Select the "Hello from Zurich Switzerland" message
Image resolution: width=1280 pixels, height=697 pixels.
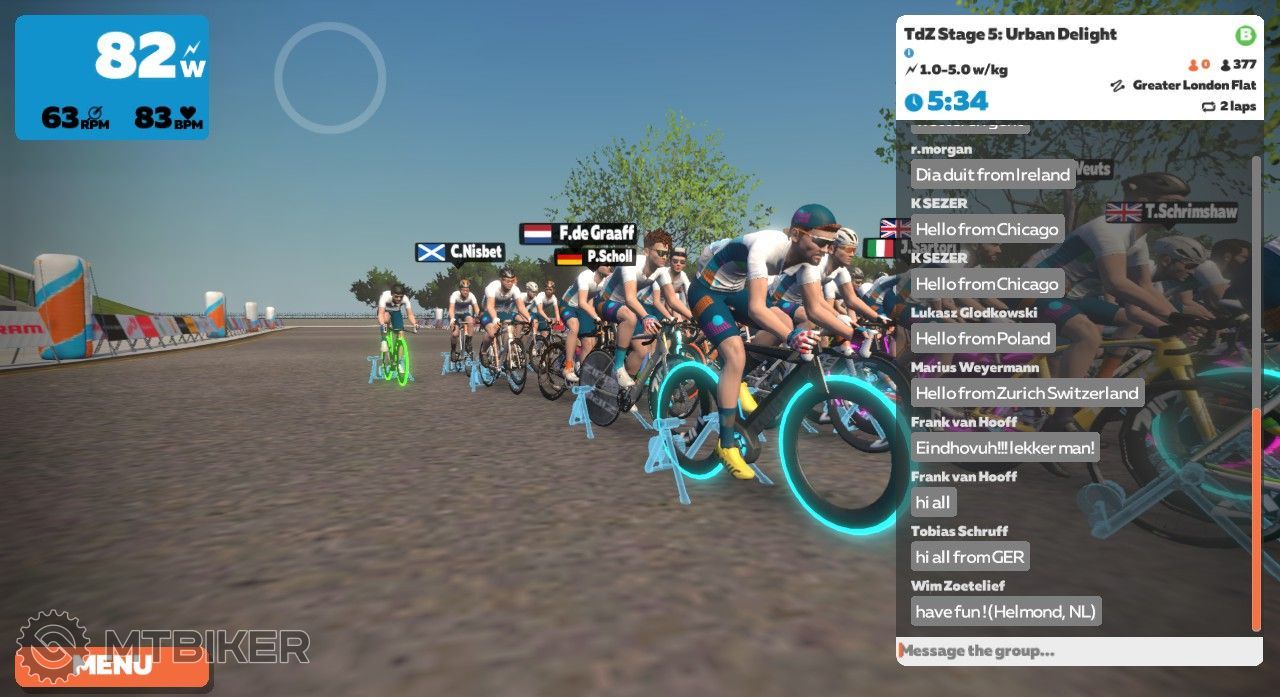coord(1027,393)
